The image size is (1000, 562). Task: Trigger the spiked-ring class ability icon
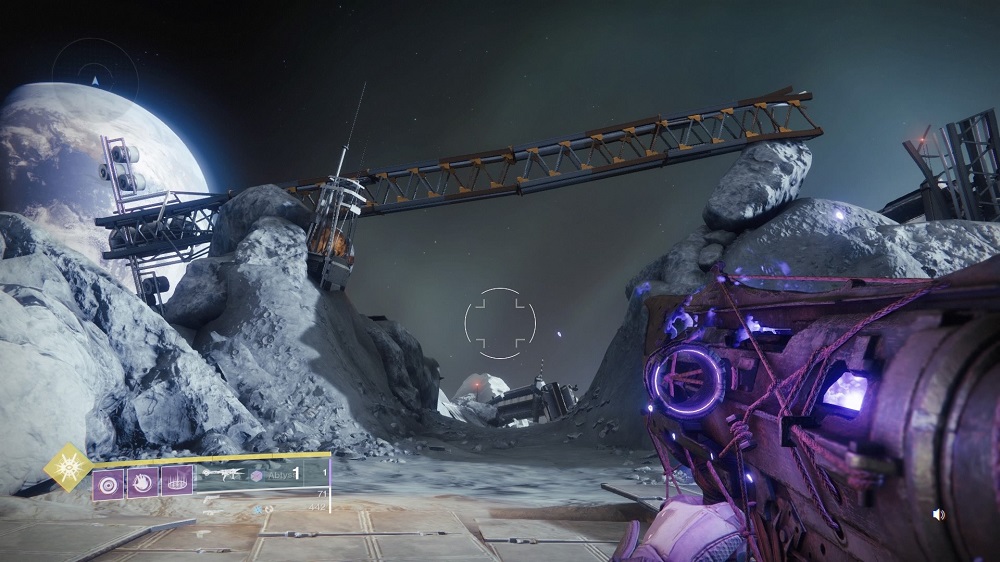176,482
